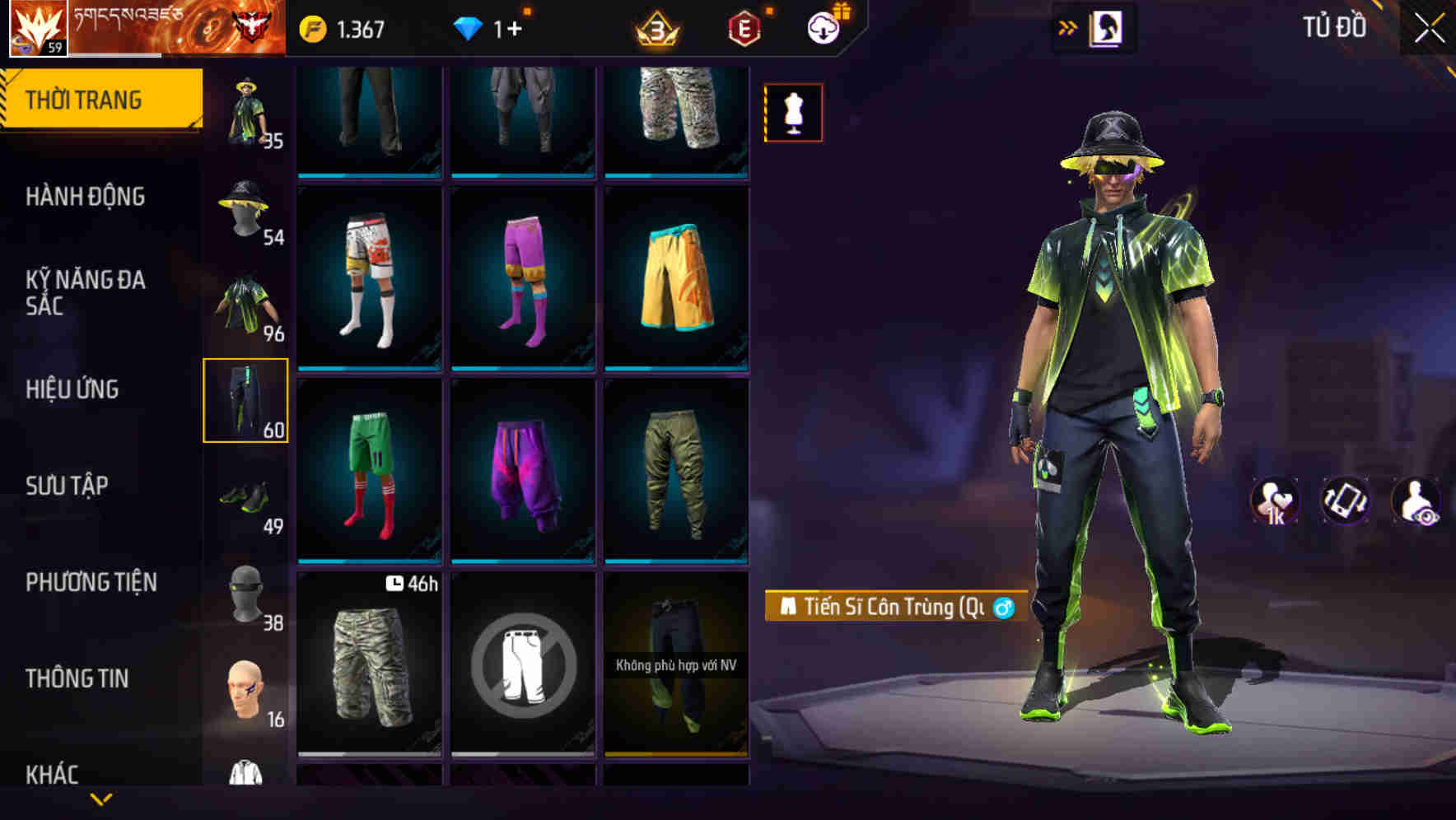This screenshot has height=820, width=1456.
Task: Click the mannequin preview icon beside the character
Action: coord(793,114)
